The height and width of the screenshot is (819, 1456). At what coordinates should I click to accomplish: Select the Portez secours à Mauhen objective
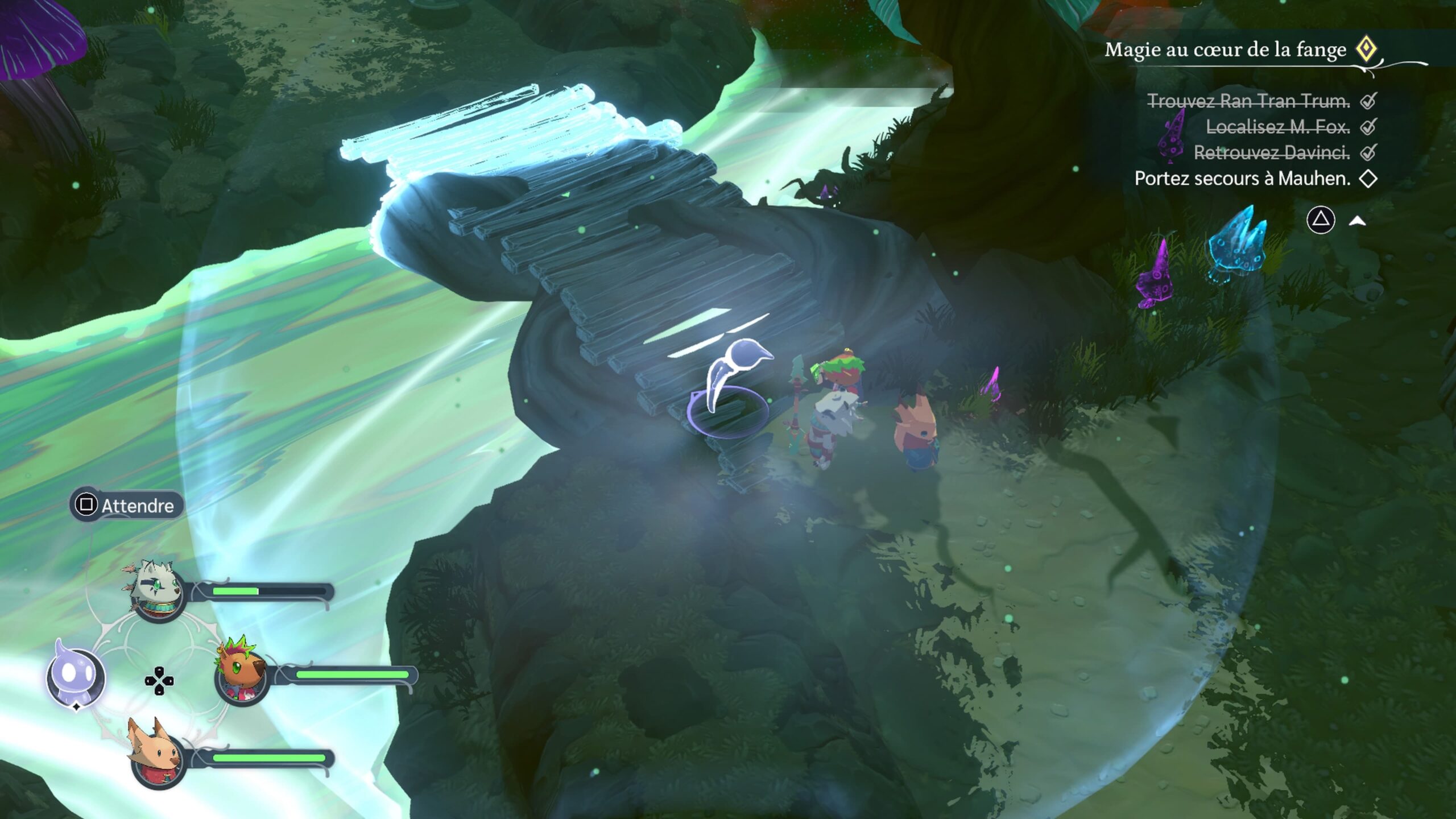1242,179
